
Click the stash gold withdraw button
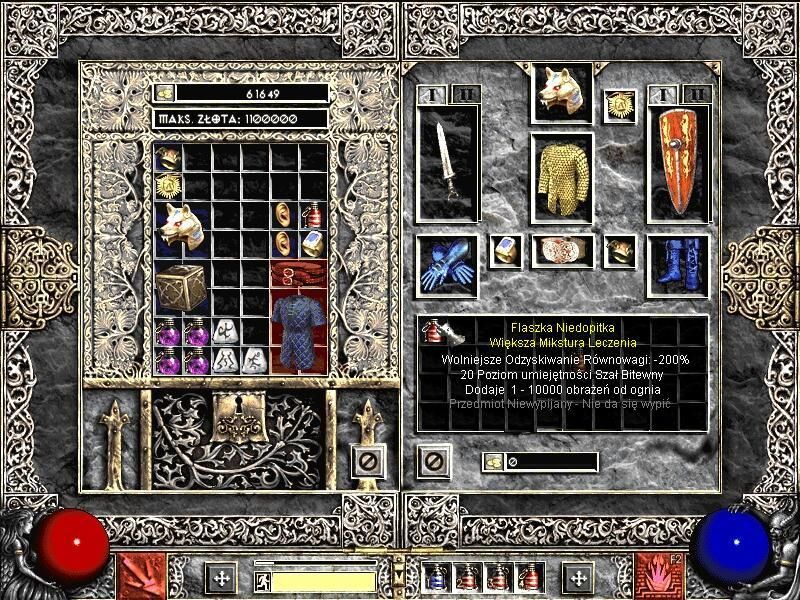[x=165, y=93]
